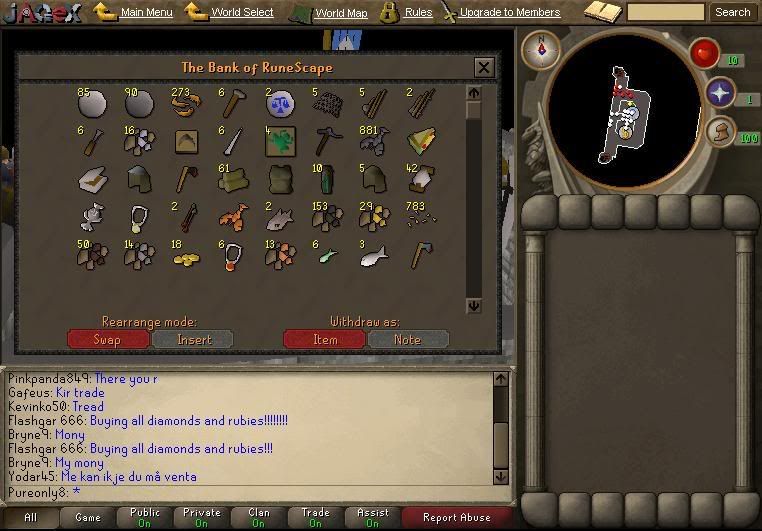Image resolution: width=762 pixels, height=531 pixels.
Task: Click the compass on the minimap
Action: click(541, 50)
